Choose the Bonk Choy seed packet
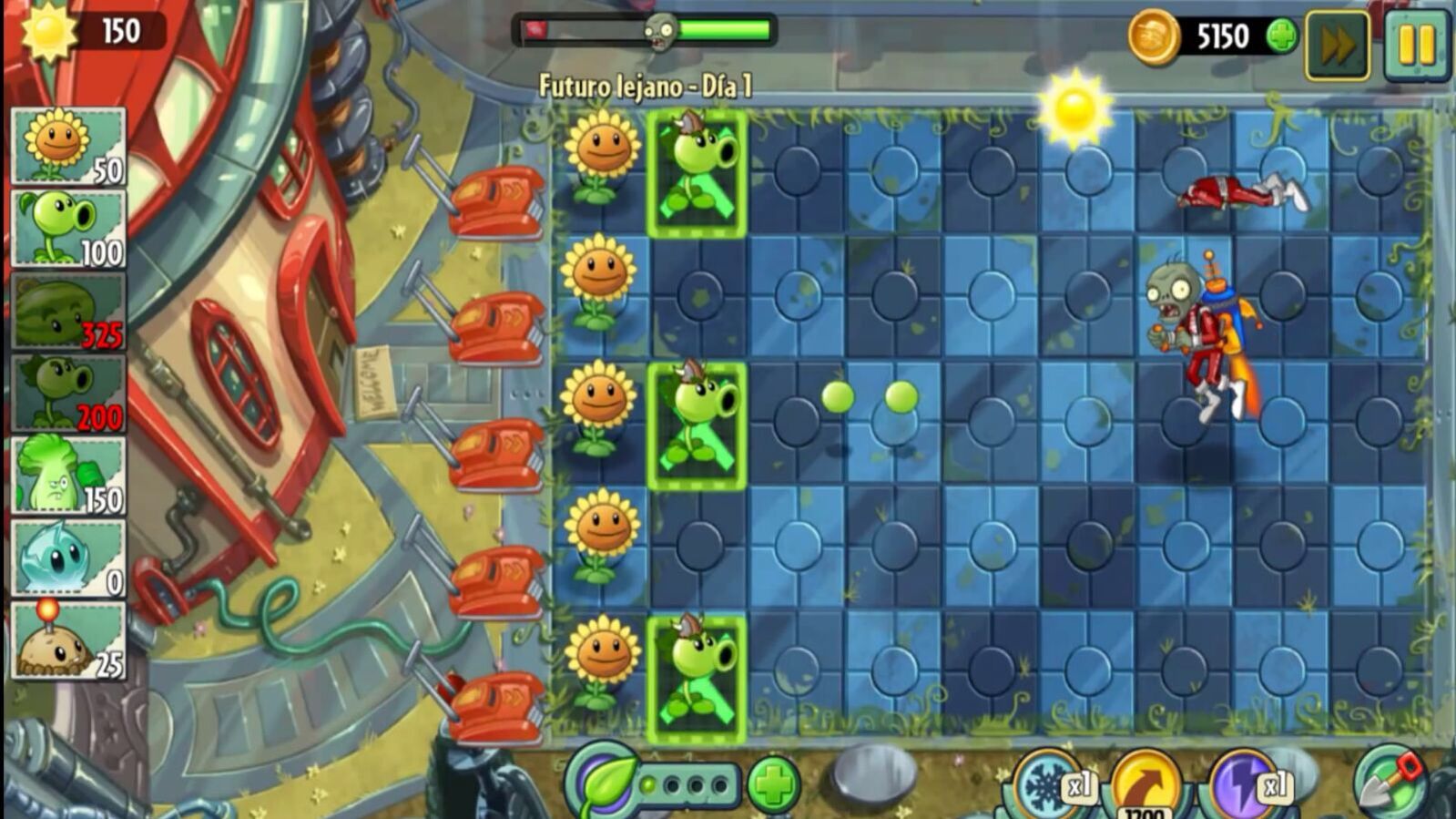 click(68, 476)
